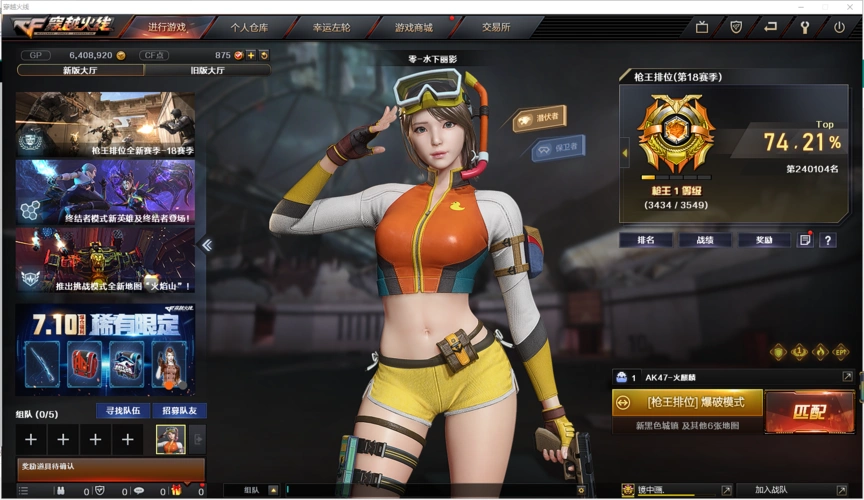The height and width of the screenshot is (500, 864).
Task: Open the 奖励 rewards button
Action: [763, 240]
